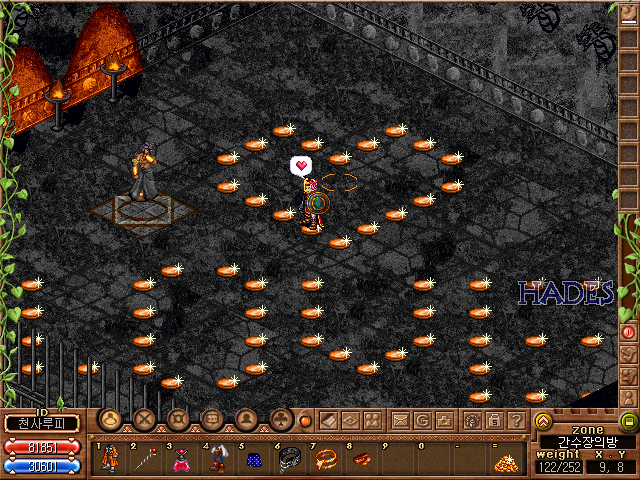Open the G guild button

(423, 420)
